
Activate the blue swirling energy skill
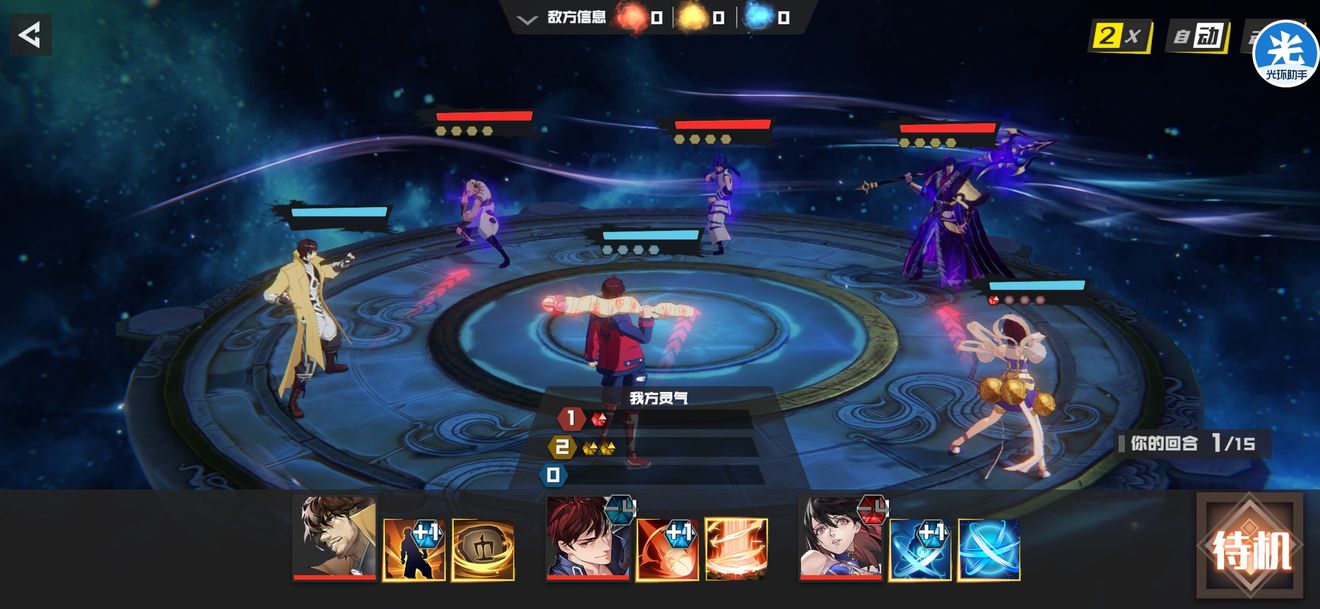(x=989, y=549)
